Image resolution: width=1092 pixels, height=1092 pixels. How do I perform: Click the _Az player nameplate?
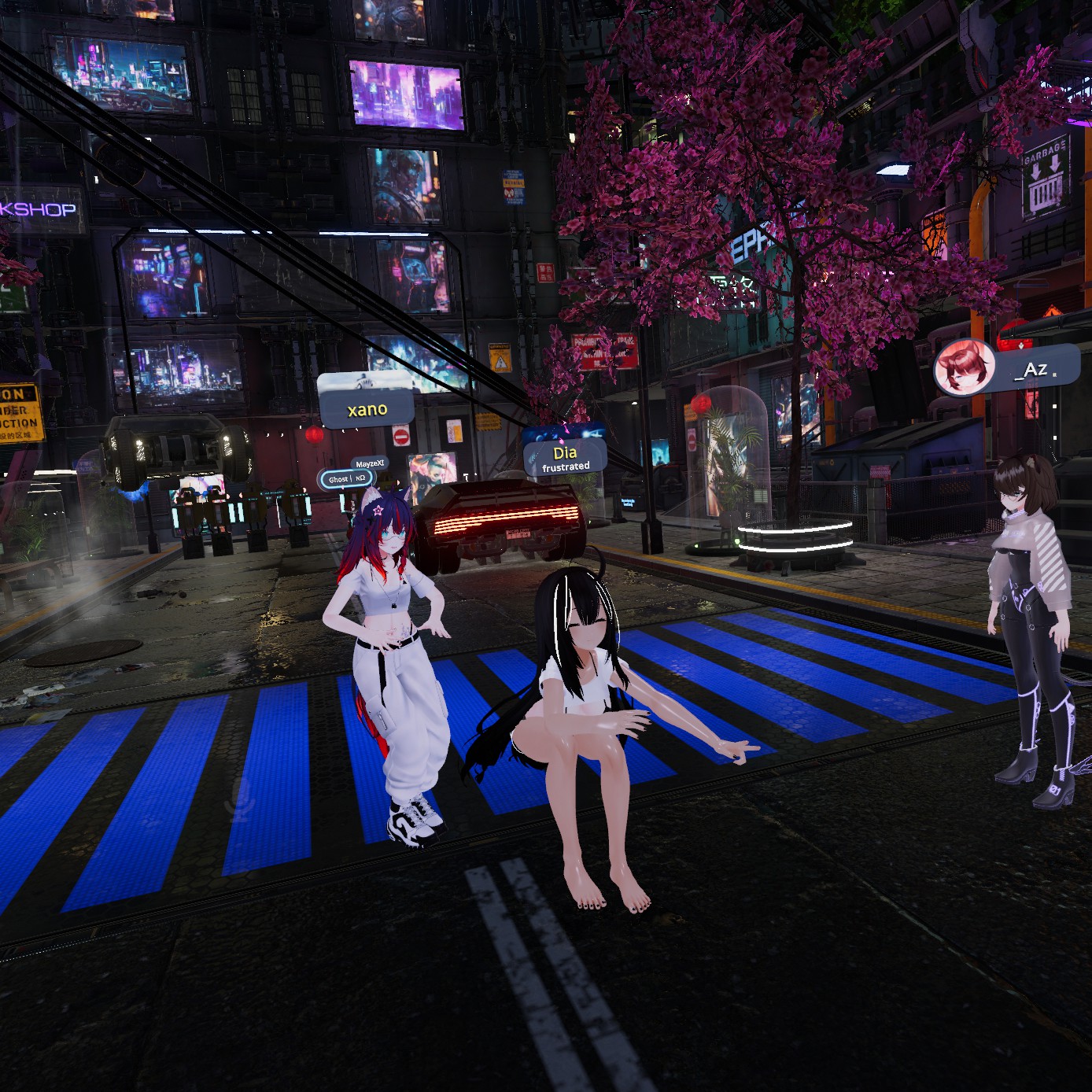[x=1037, y=369]
